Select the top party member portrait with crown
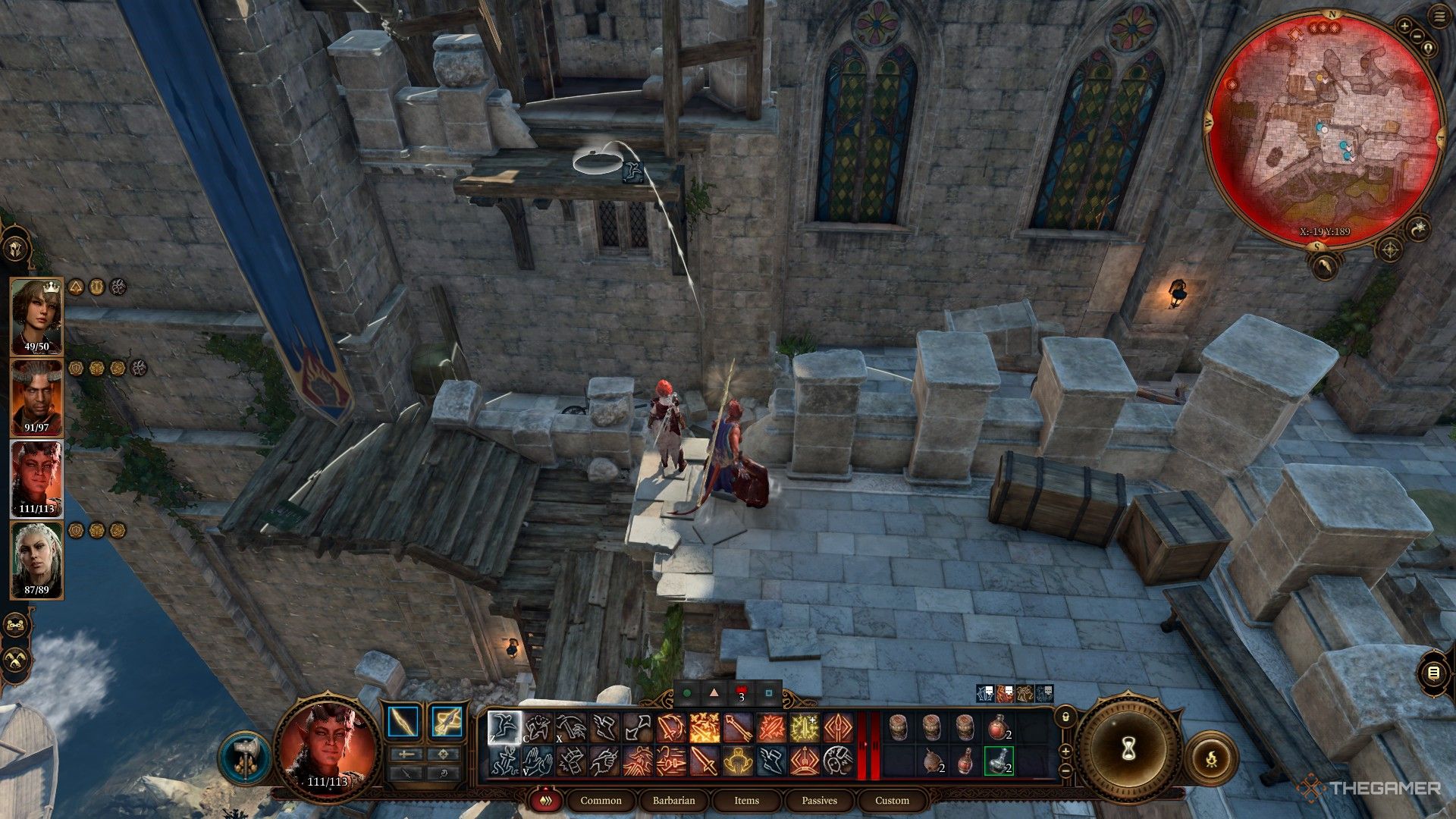1456x819 pixels. click(36, 316)
